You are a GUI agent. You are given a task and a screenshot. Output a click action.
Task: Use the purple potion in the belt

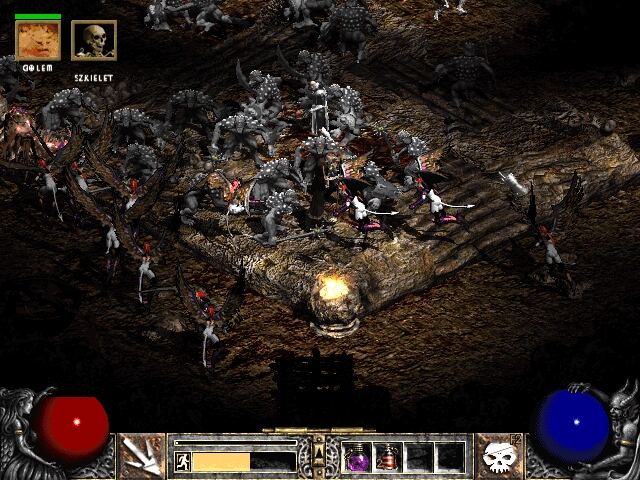(357, 457)
